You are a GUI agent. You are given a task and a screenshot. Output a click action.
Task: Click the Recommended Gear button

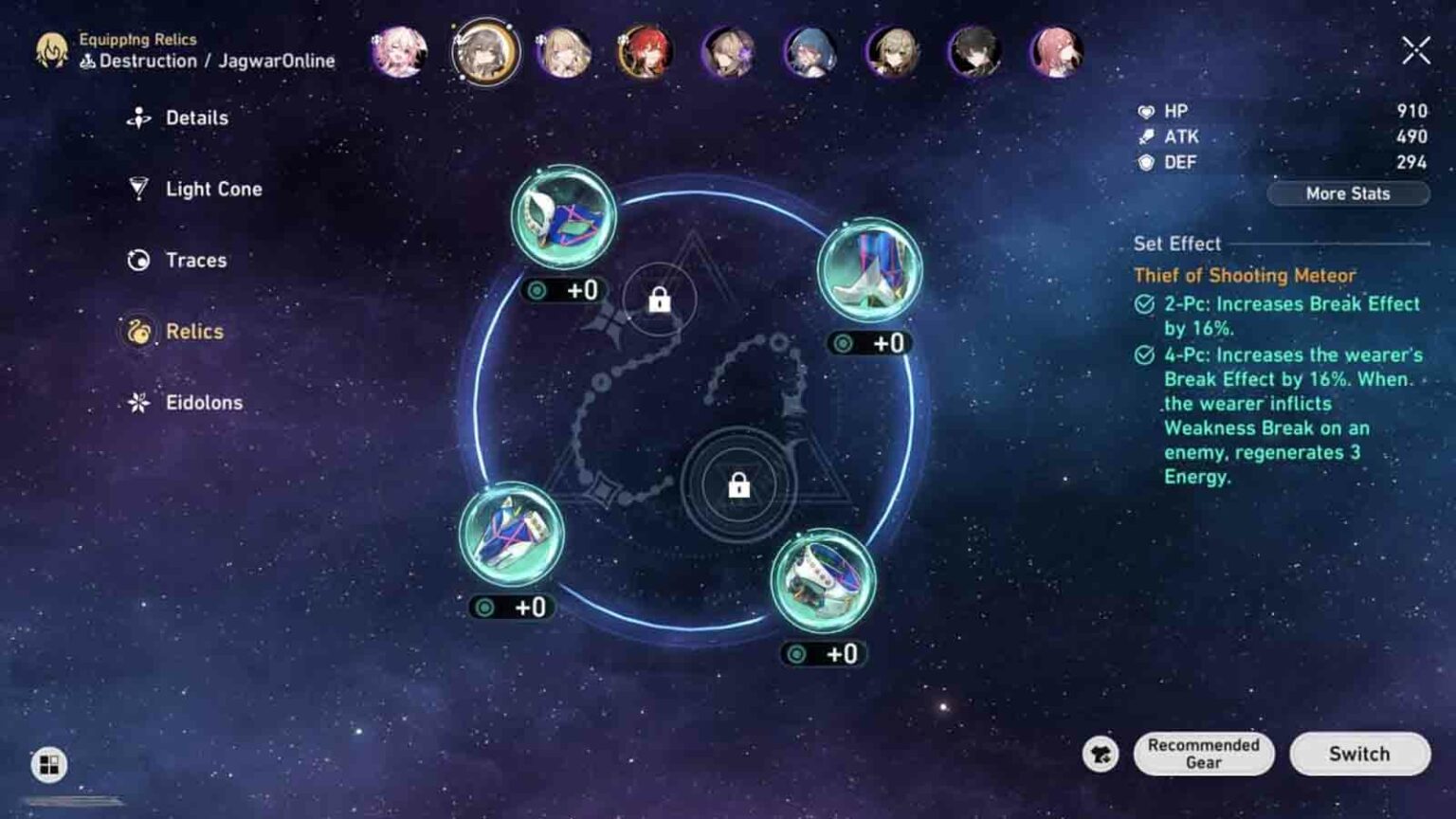[1203, 754]
